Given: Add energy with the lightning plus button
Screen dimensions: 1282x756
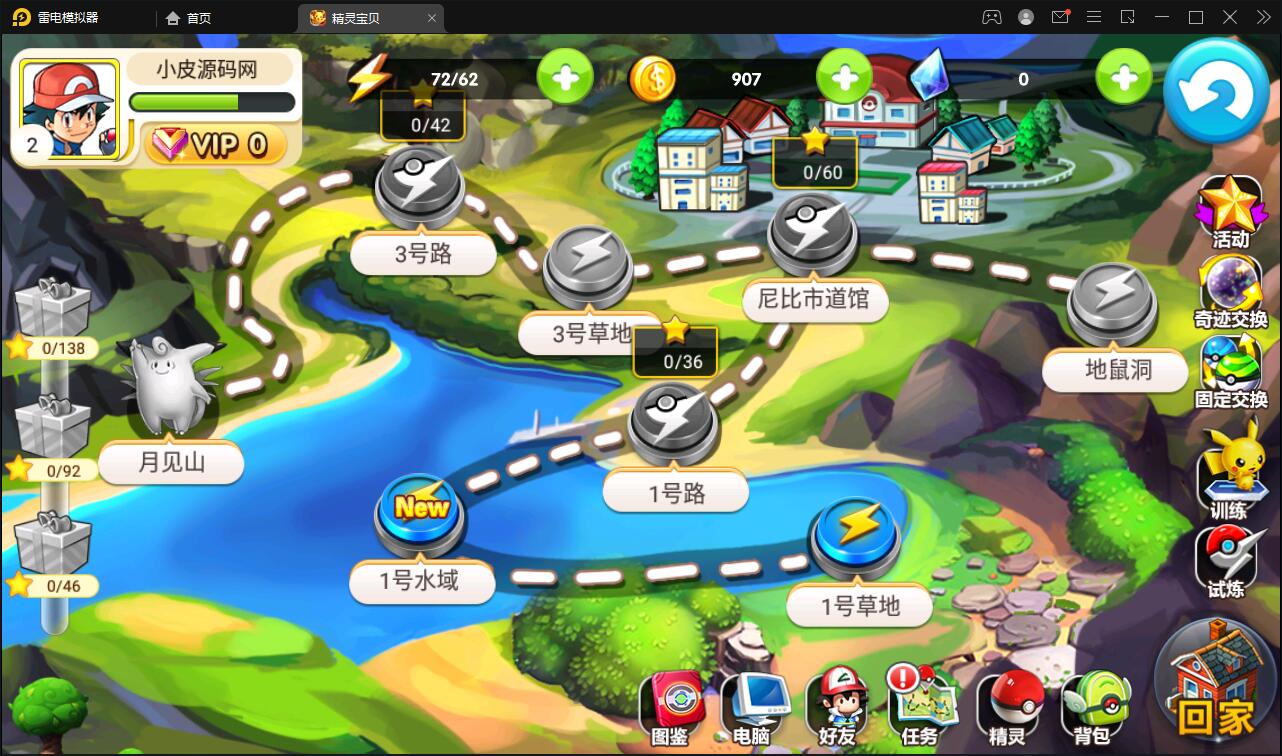Looking at the screenshot, I should tap(565, 79).
